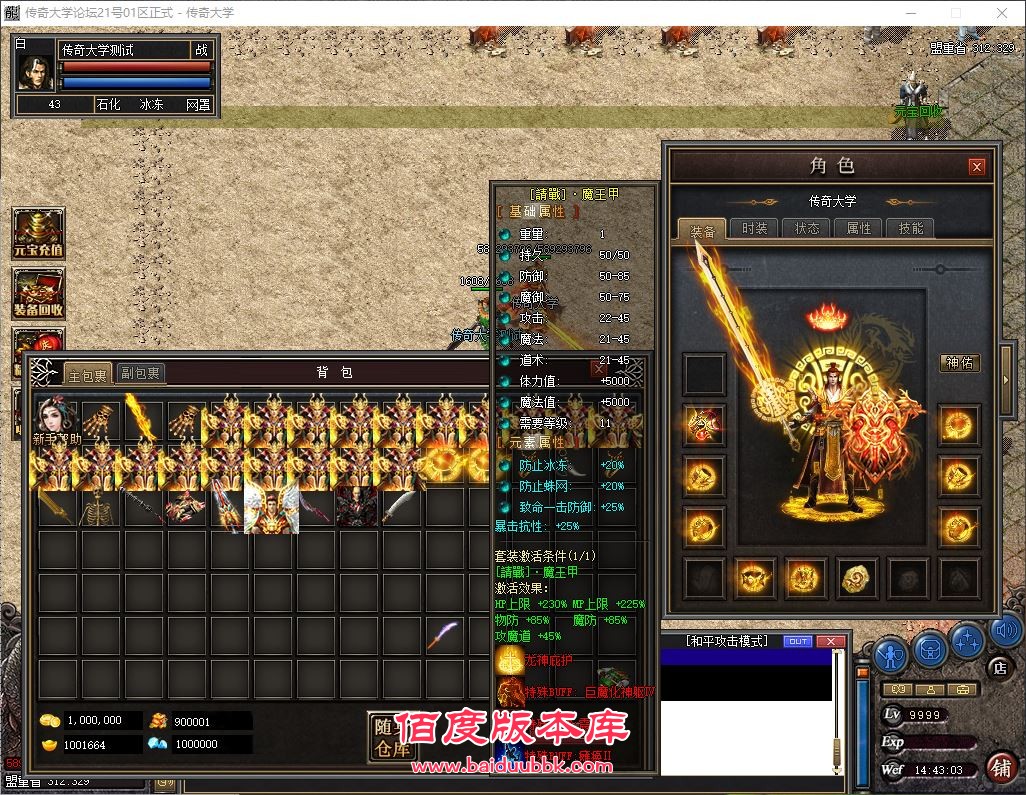Select the skeleton item in the backpack

(101, 508)
